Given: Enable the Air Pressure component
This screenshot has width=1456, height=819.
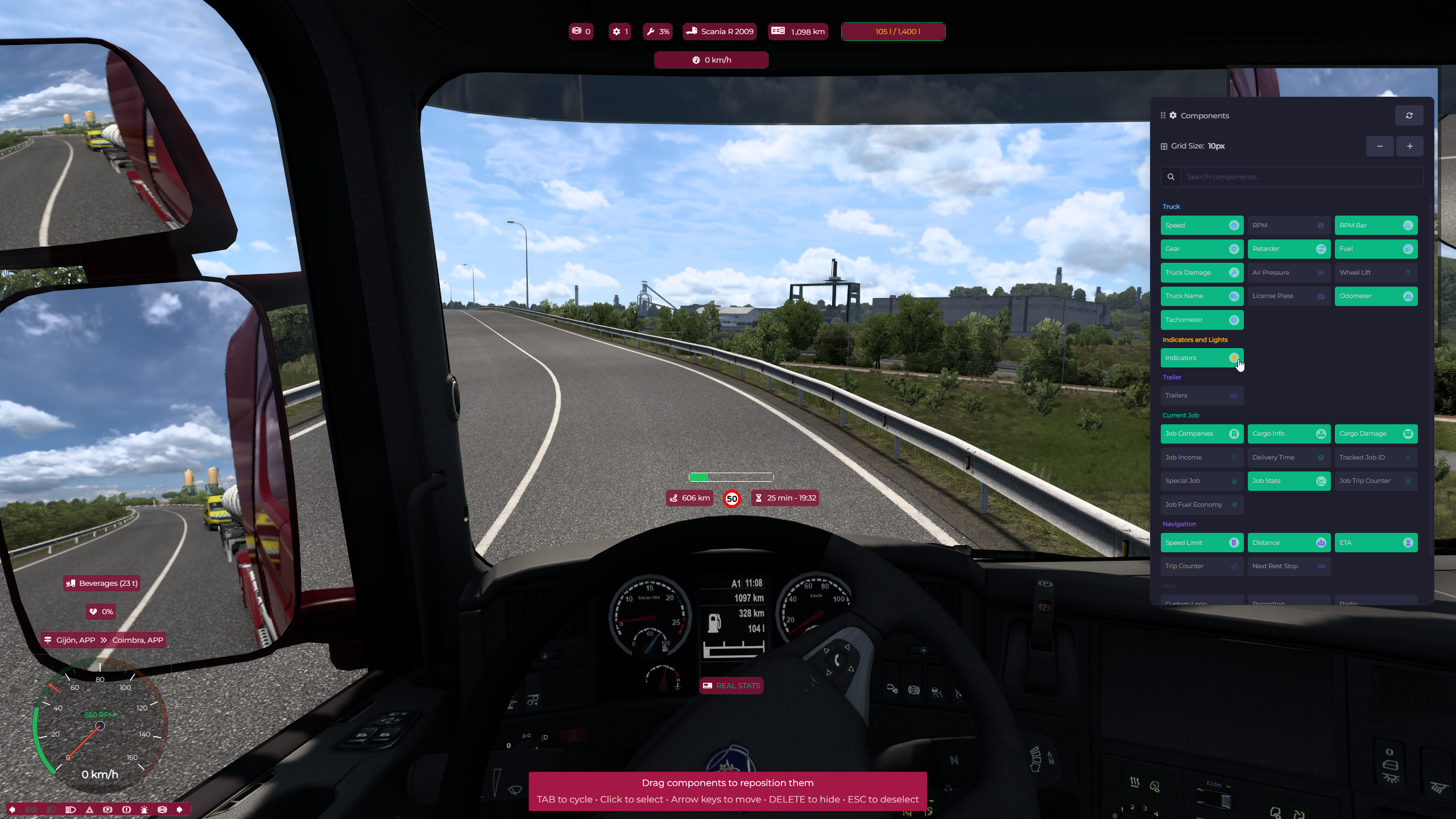Looking at the screenshot, I should pos(1288,272).
